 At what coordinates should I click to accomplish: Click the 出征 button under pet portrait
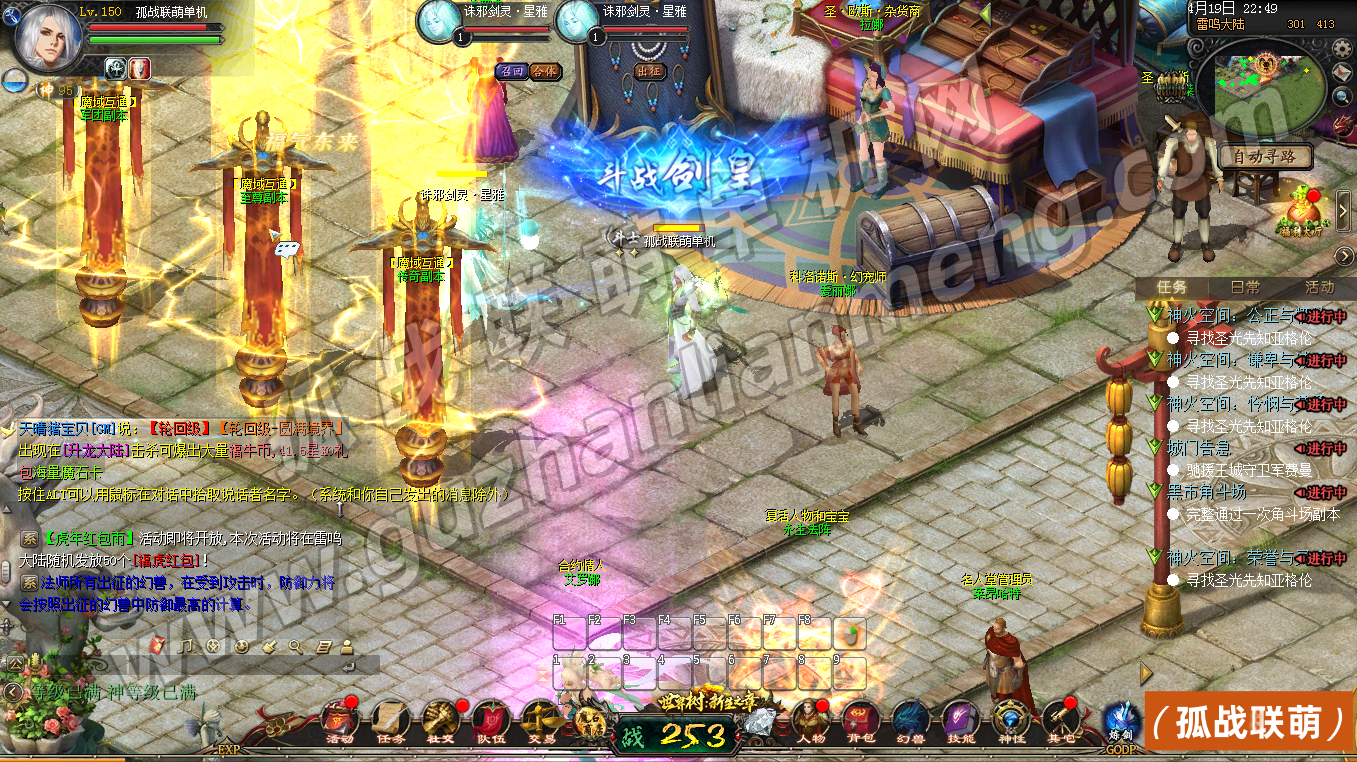pyautogui.click(x=648, y=71)
